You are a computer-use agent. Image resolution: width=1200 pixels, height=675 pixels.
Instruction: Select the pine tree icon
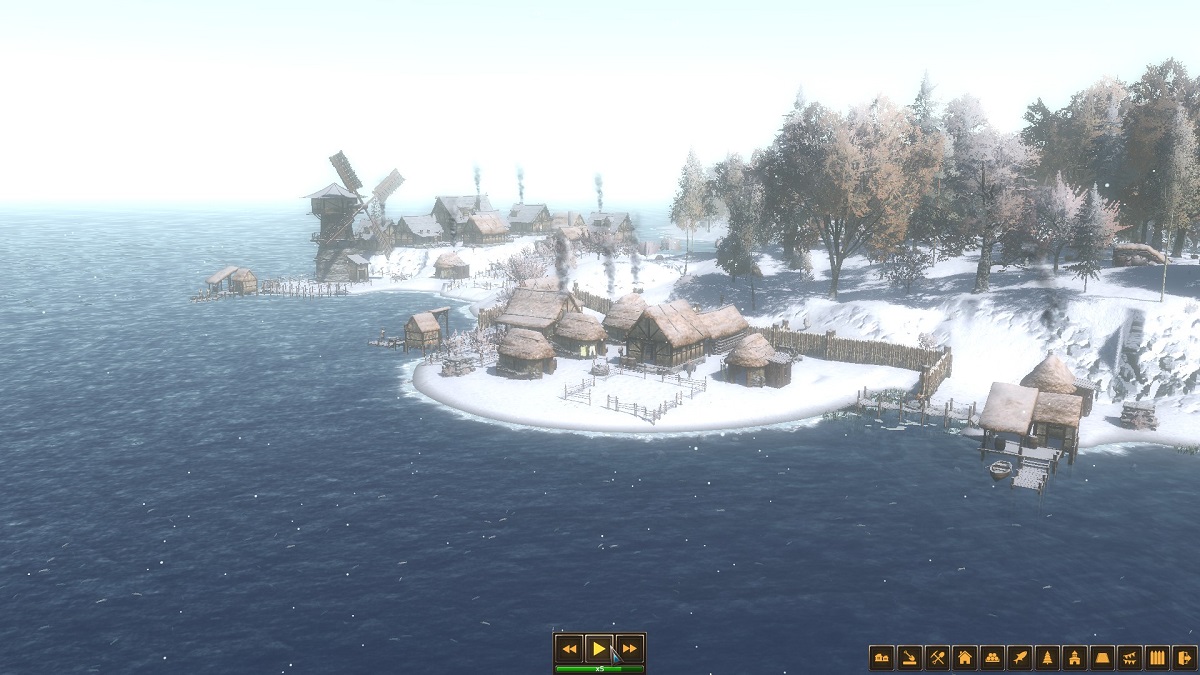pyautogui.click(x=1047, y=658)
